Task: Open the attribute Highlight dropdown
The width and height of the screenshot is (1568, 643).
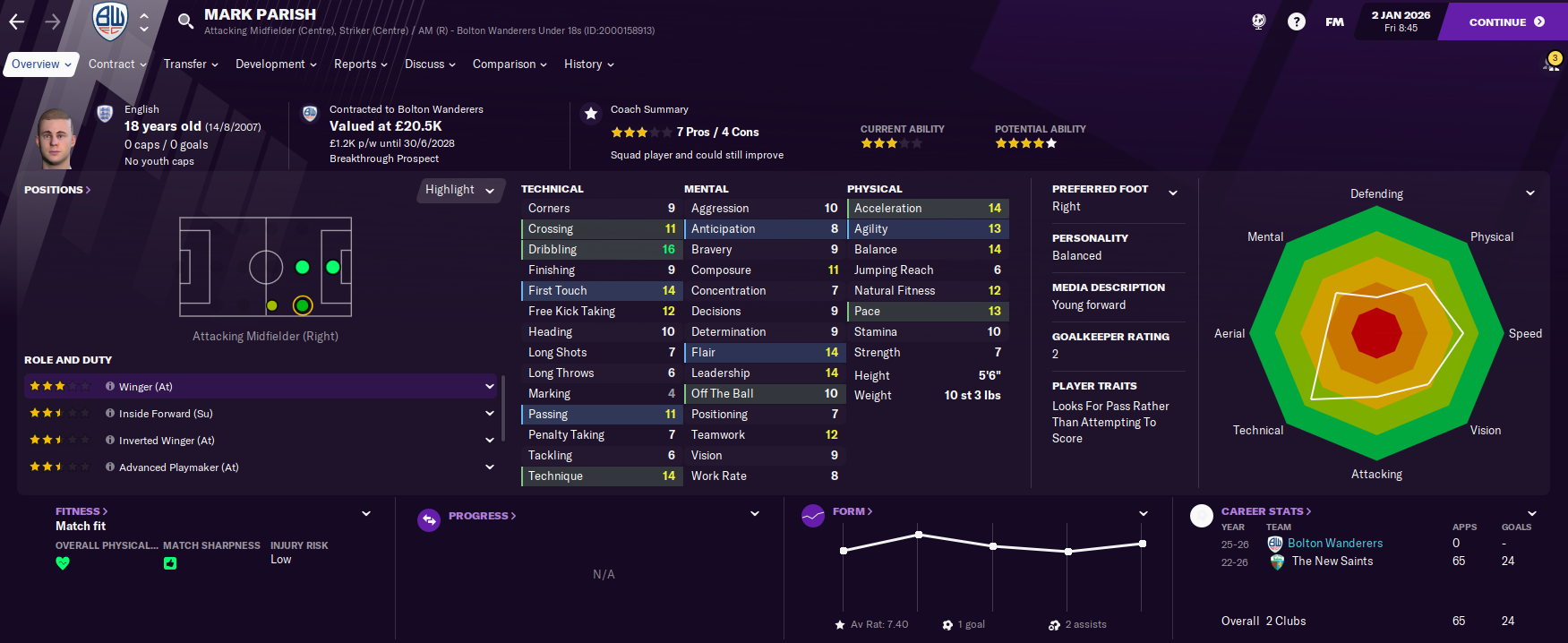Action: [459, 190]
